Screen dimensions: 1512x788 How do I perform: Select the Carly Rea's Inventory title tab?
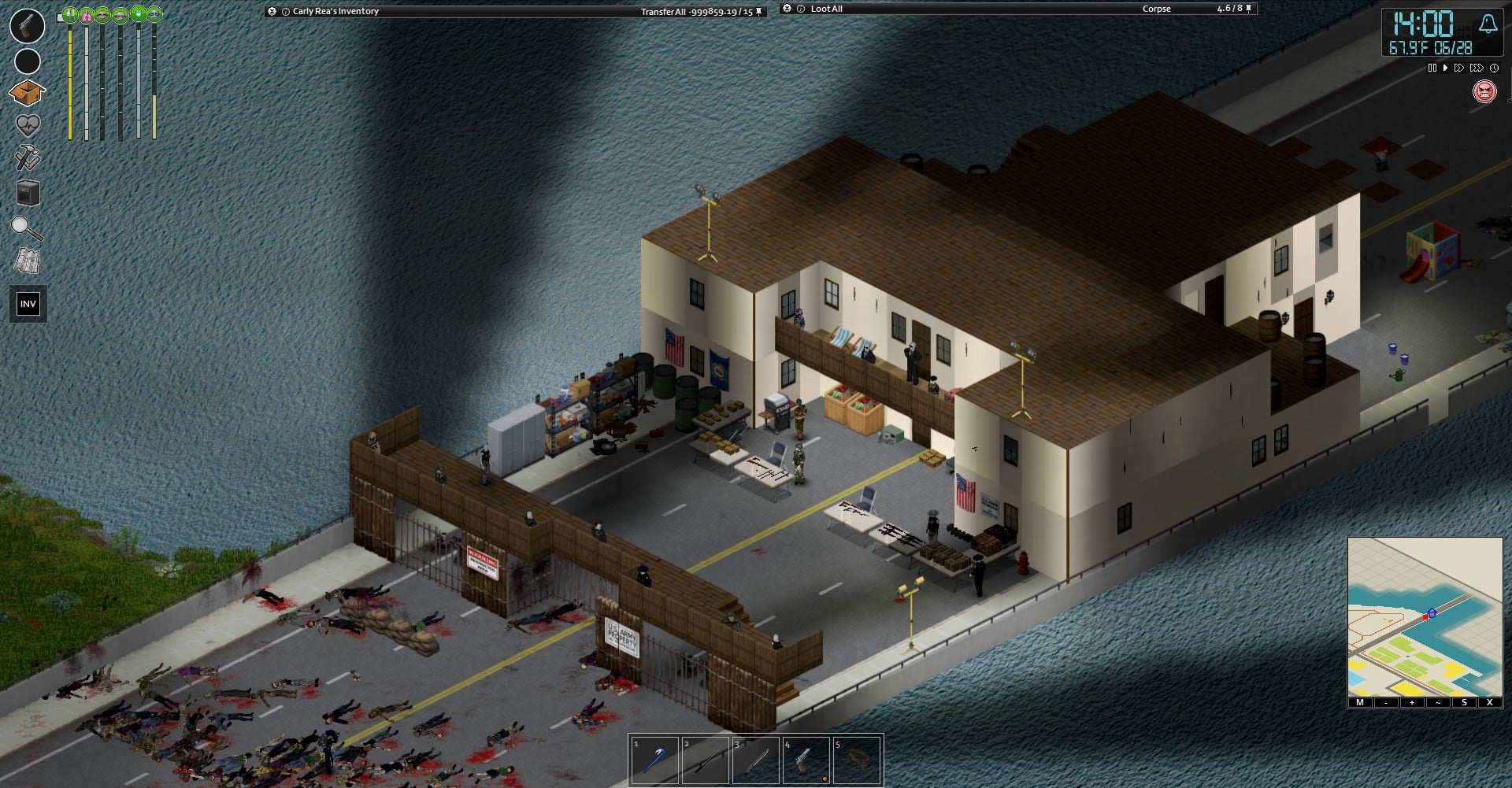pyautogui.click(x=335, y=10)
